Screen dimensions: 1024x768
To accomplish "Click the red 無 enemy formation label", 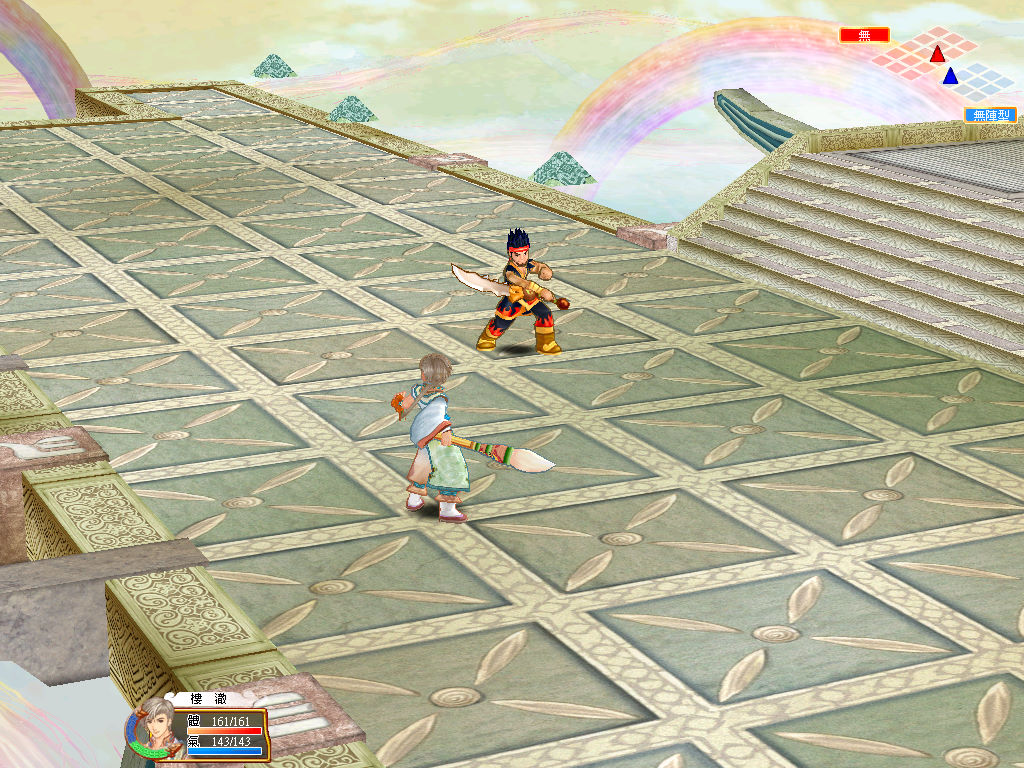I will [x=864, y=35].
